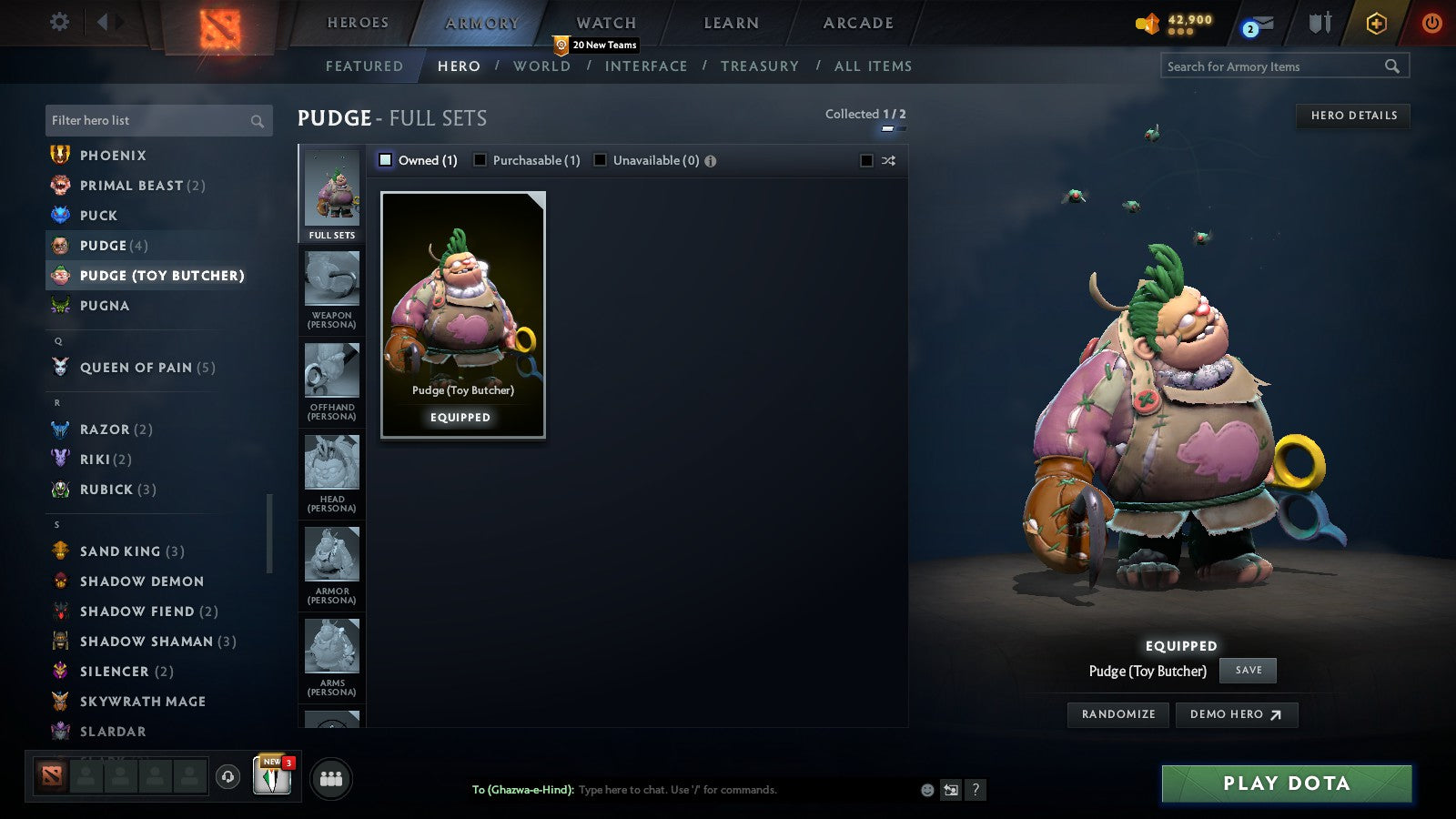The width and height of the screenshot is (1456, 819).
Task: Toggle the shuffle icon in the filter bar
Action: tap(887, 160)
